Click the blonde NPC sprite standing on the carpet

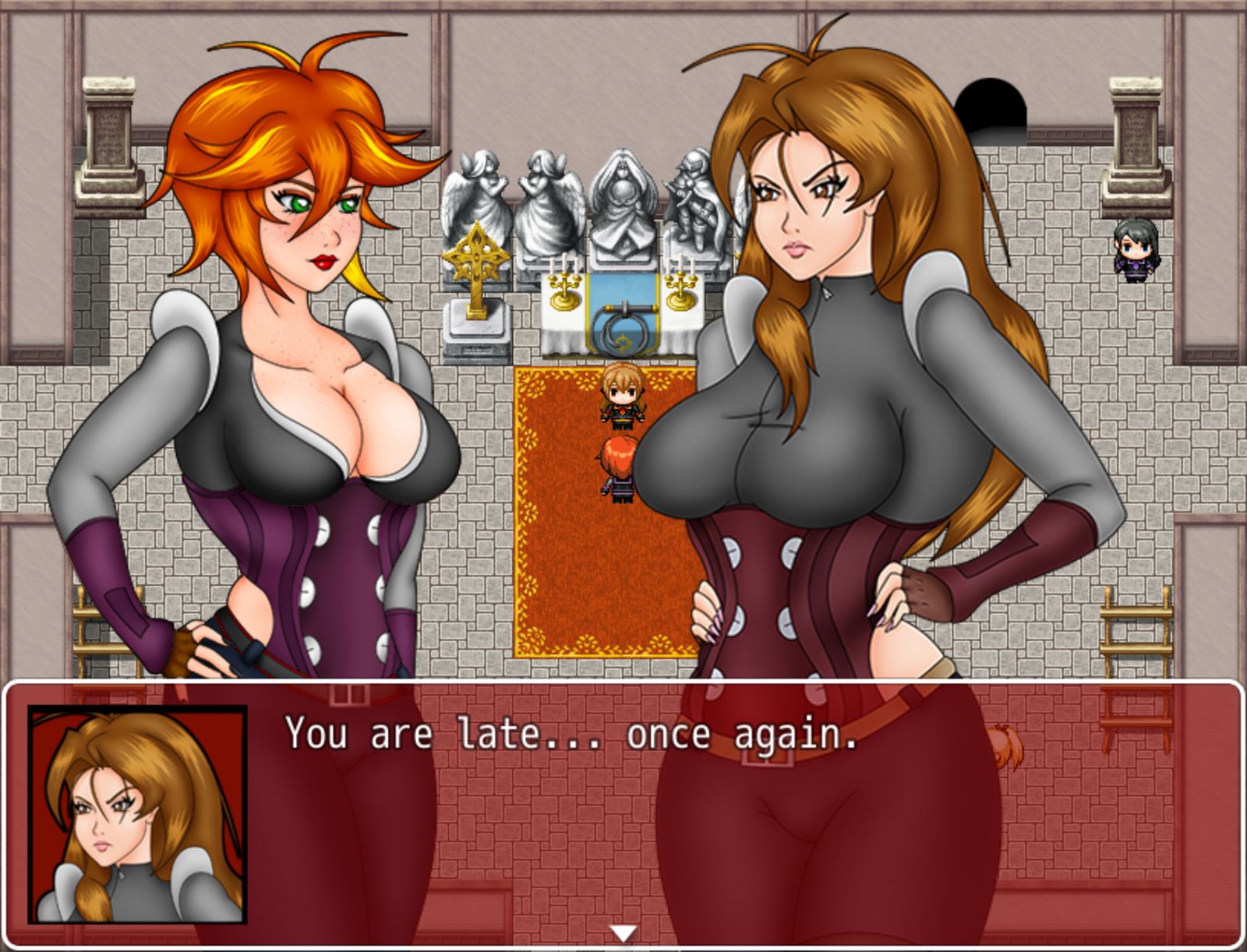tap(621, 393)
